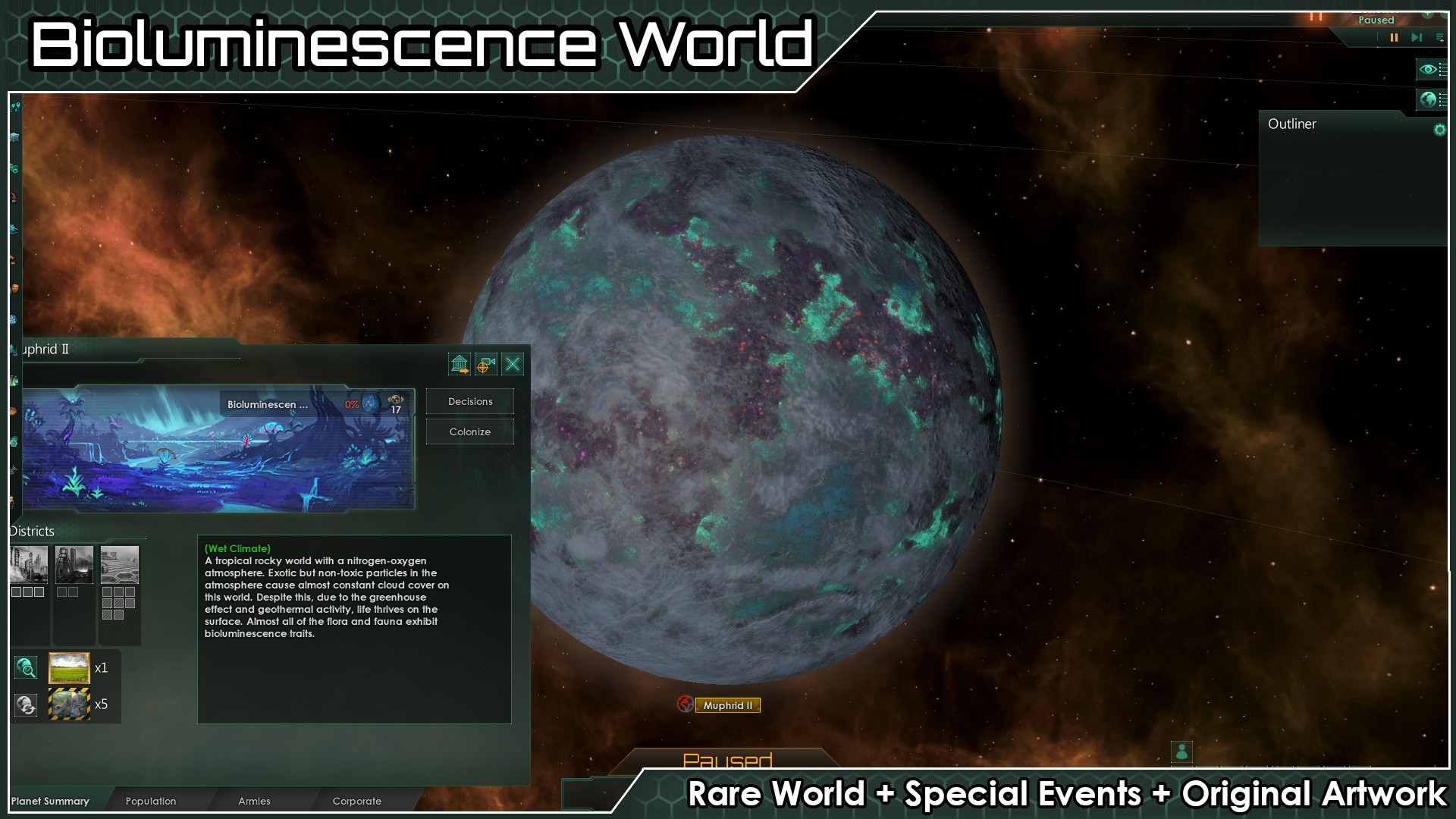
Task: Click the go-to-capital building icon
Action: tap(460, 365)
